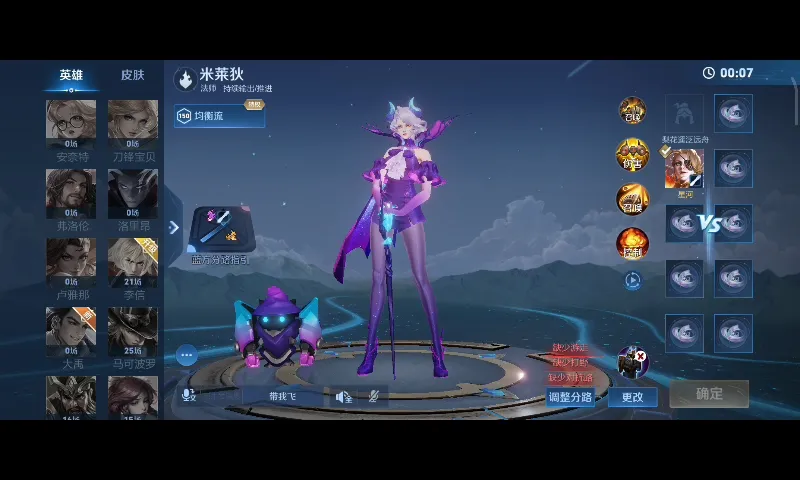The image size is (800, 480).
Task: Pick hero 安琪拉 with the glasses portrait
Action: pos(71,124)
